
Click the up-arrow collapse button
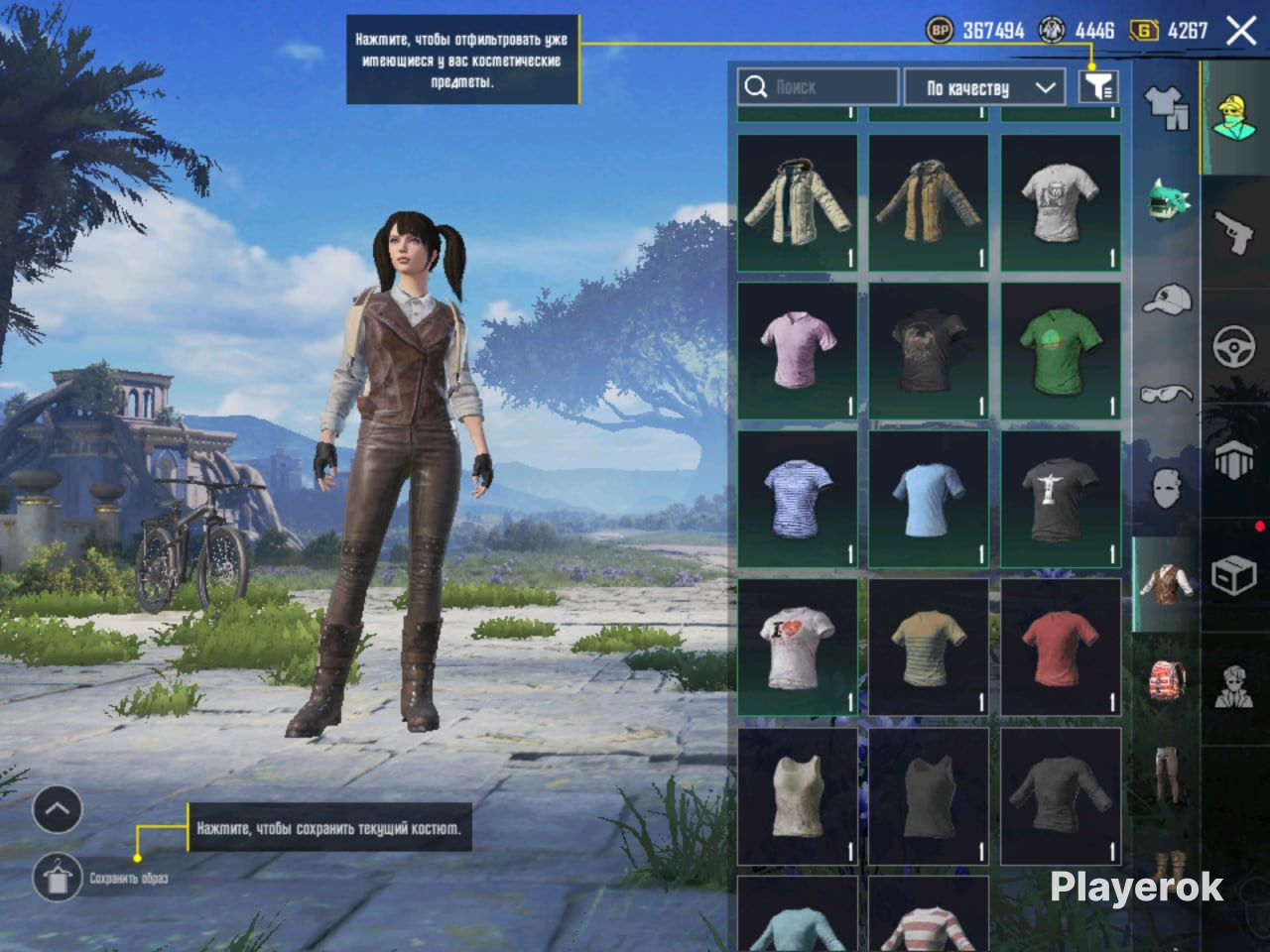[58, 810]
